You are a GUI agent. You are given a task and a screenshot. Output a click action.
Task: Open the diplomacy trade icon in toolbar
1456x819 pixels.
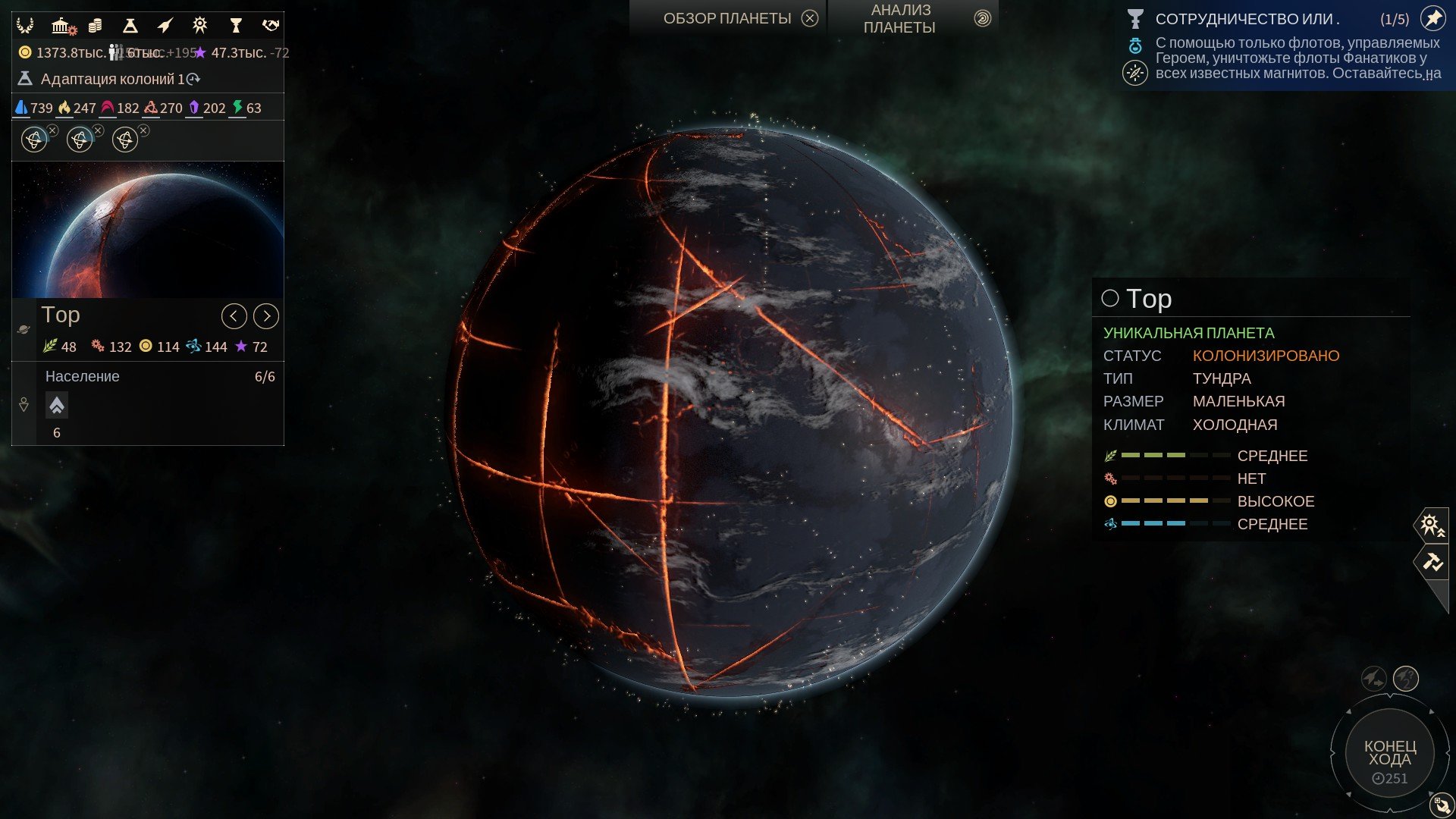[269, 25]
